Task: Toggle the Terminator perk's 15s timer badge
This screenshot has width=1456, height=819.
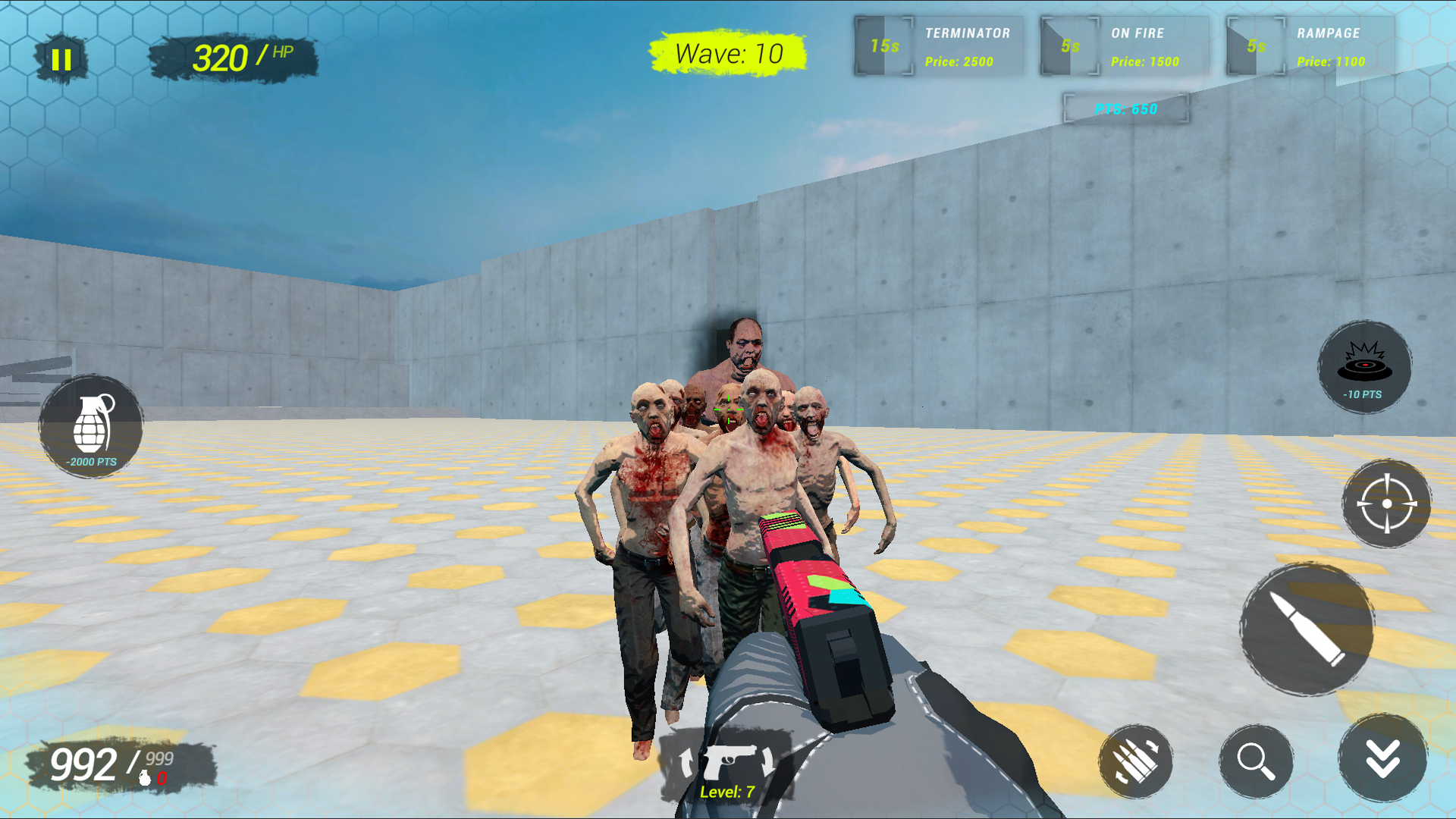Action: (883, 45)
